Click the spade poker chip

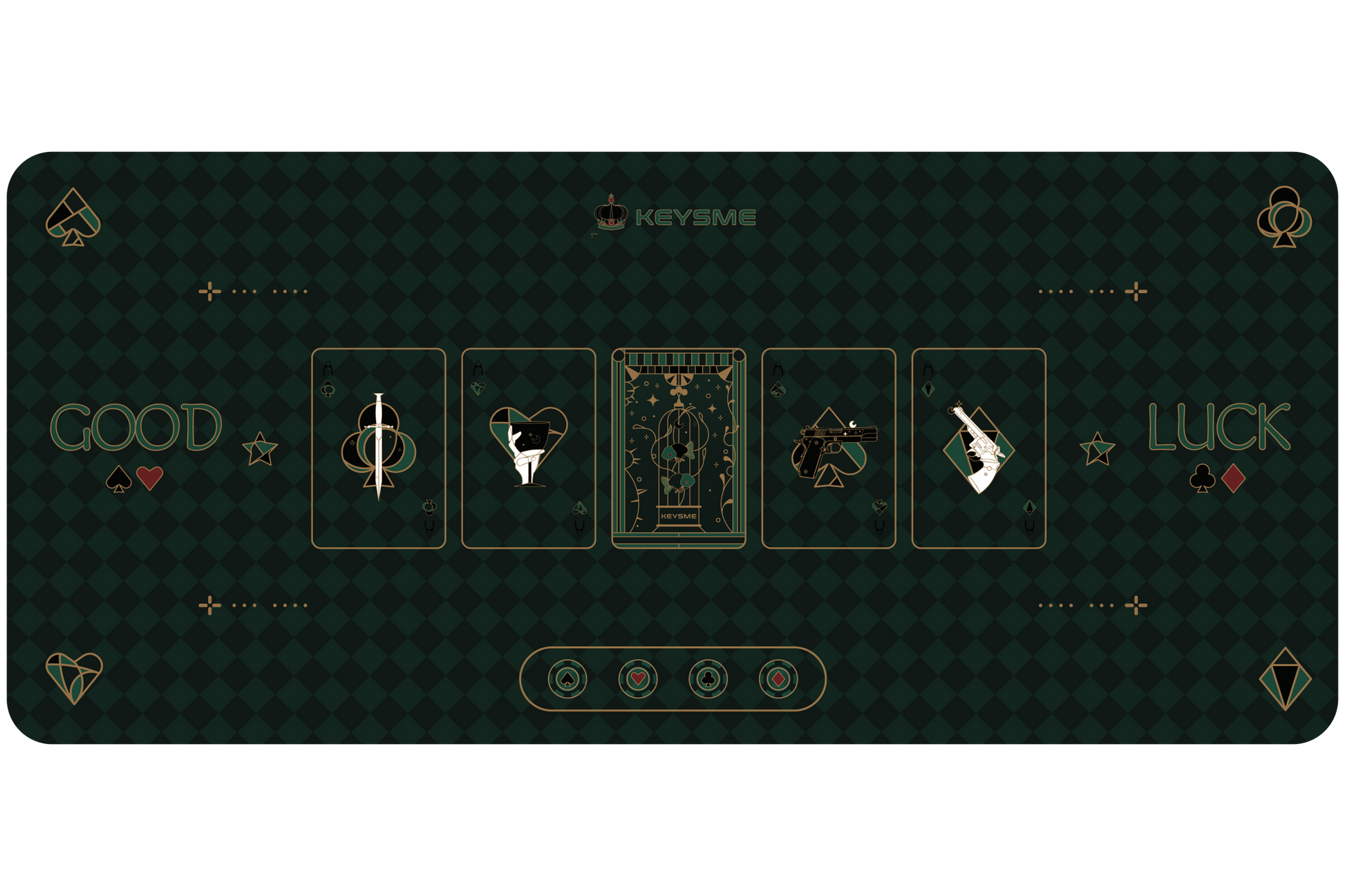[x=567, y=679]
